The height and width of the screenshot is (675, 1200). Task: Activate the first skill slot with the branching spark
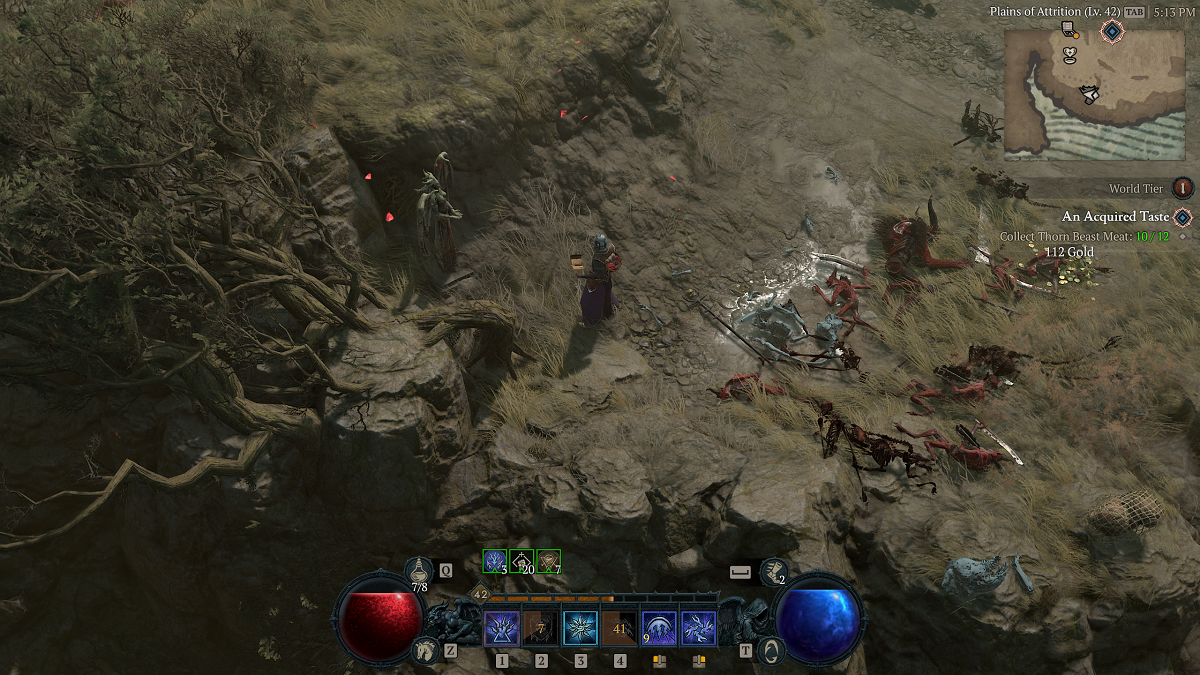(x=501, y=629)
